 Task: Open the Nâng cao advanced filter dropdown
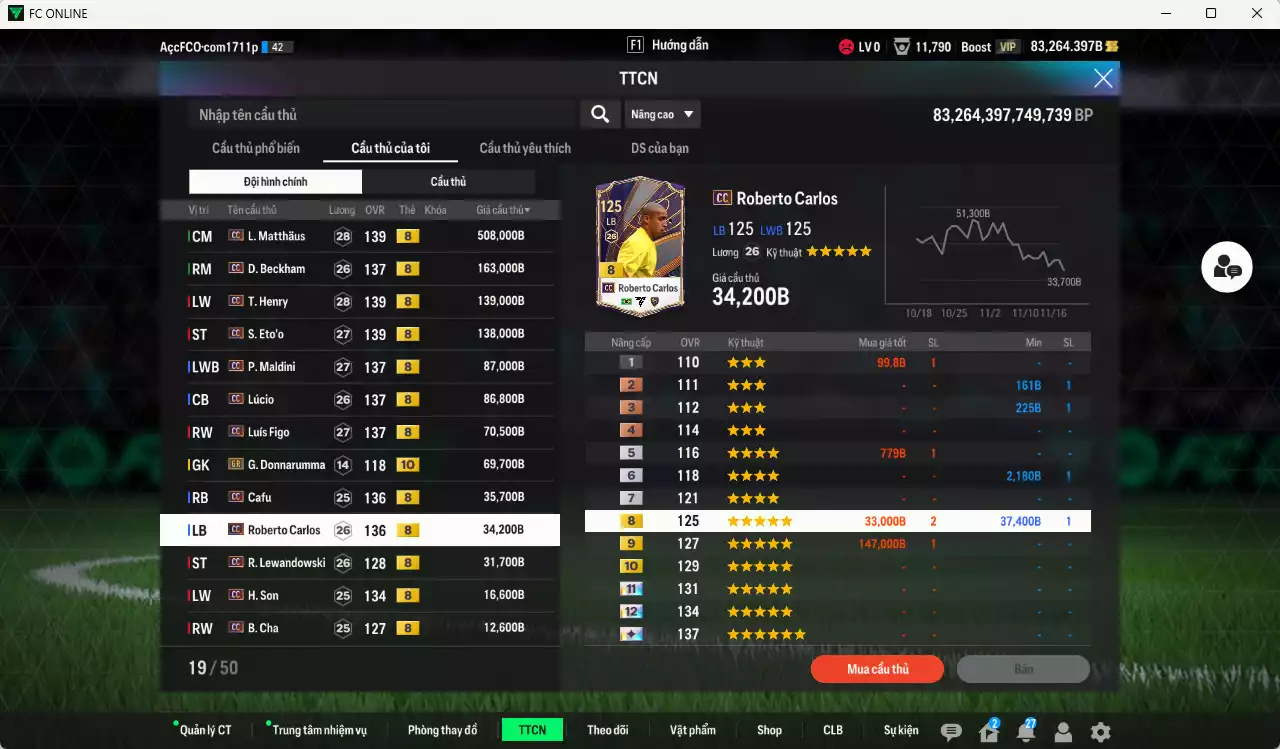(662, 114)
